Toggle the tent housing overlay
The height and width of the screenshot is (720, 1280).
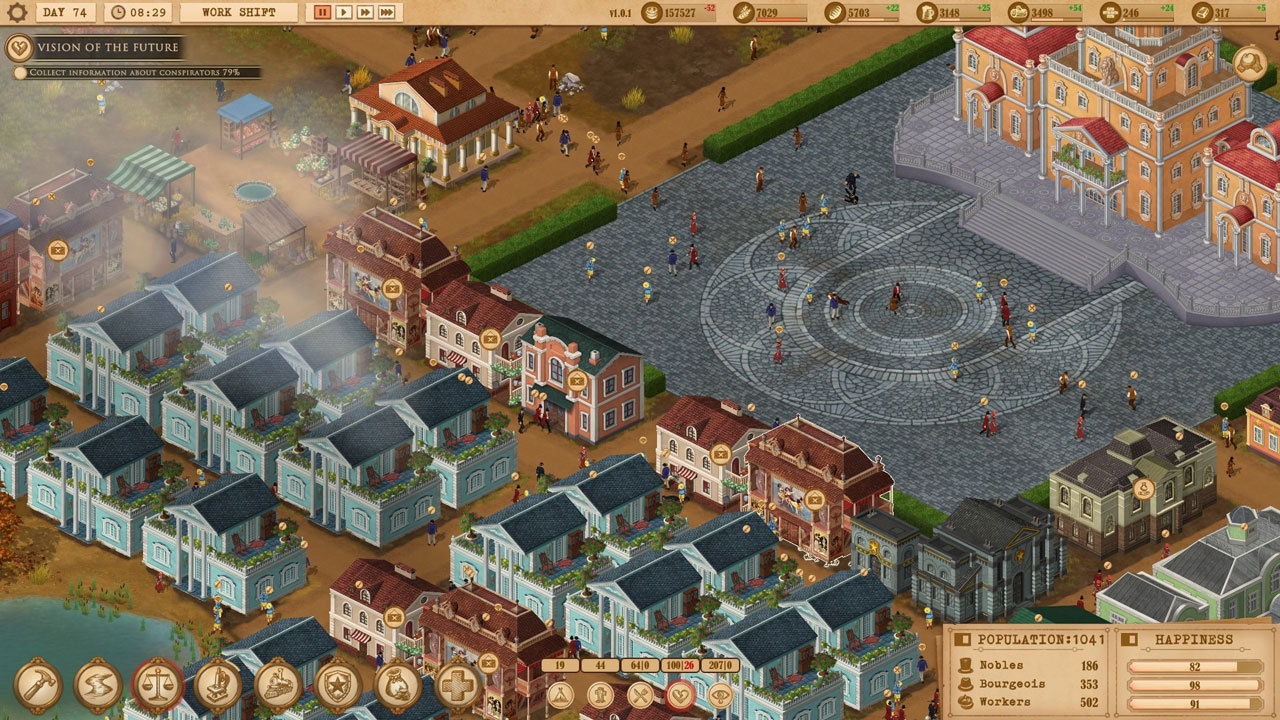click(560, 694)
